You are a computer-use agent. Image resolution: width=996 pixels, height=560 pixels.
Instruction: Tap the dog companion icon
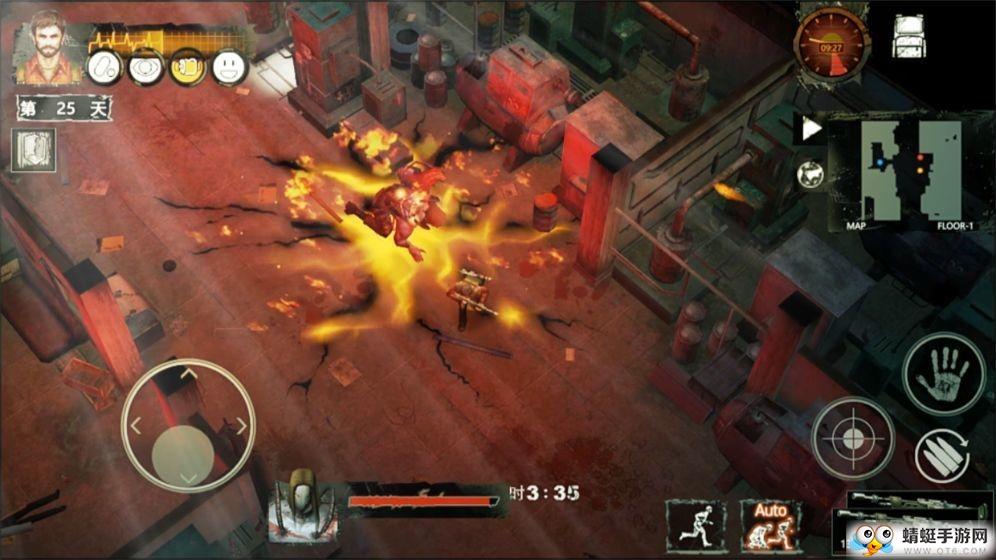pyautogui.click(x=811, y=175)
